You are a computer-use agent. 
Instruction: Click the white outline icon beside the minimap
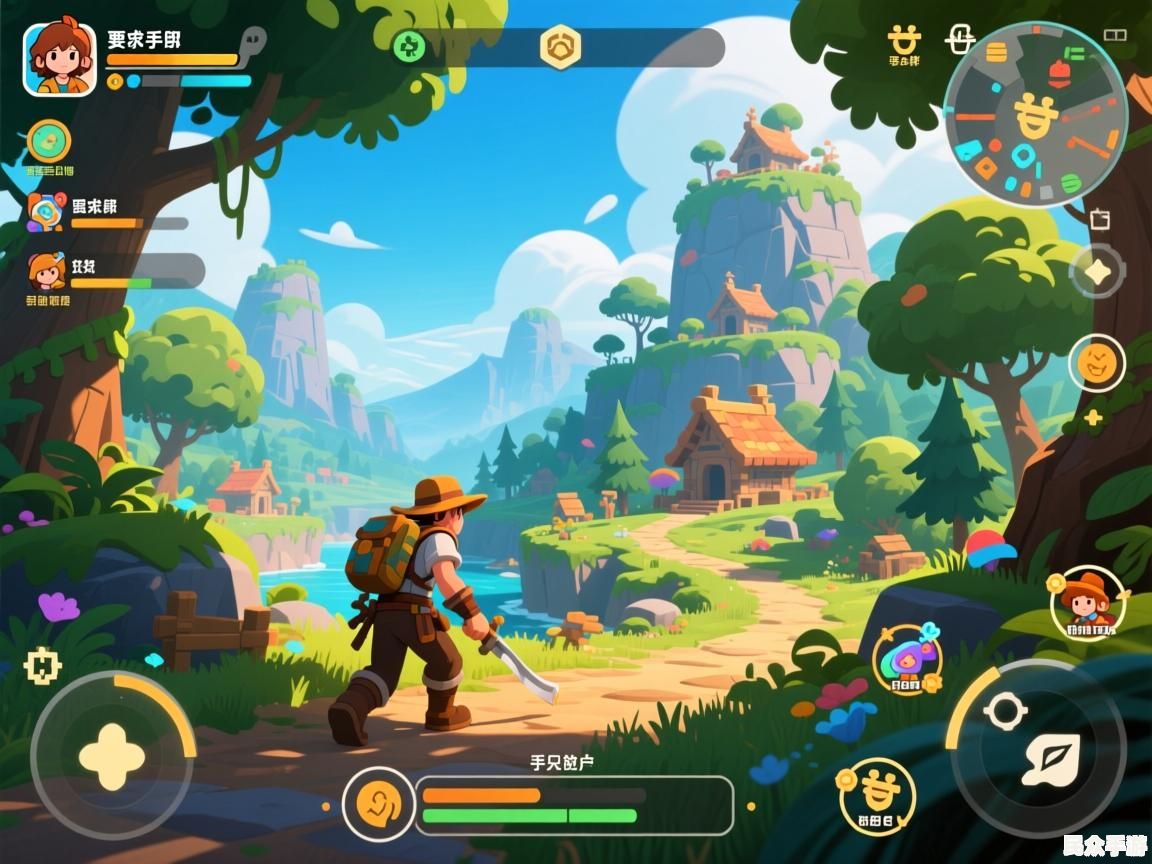click(960, 40)
